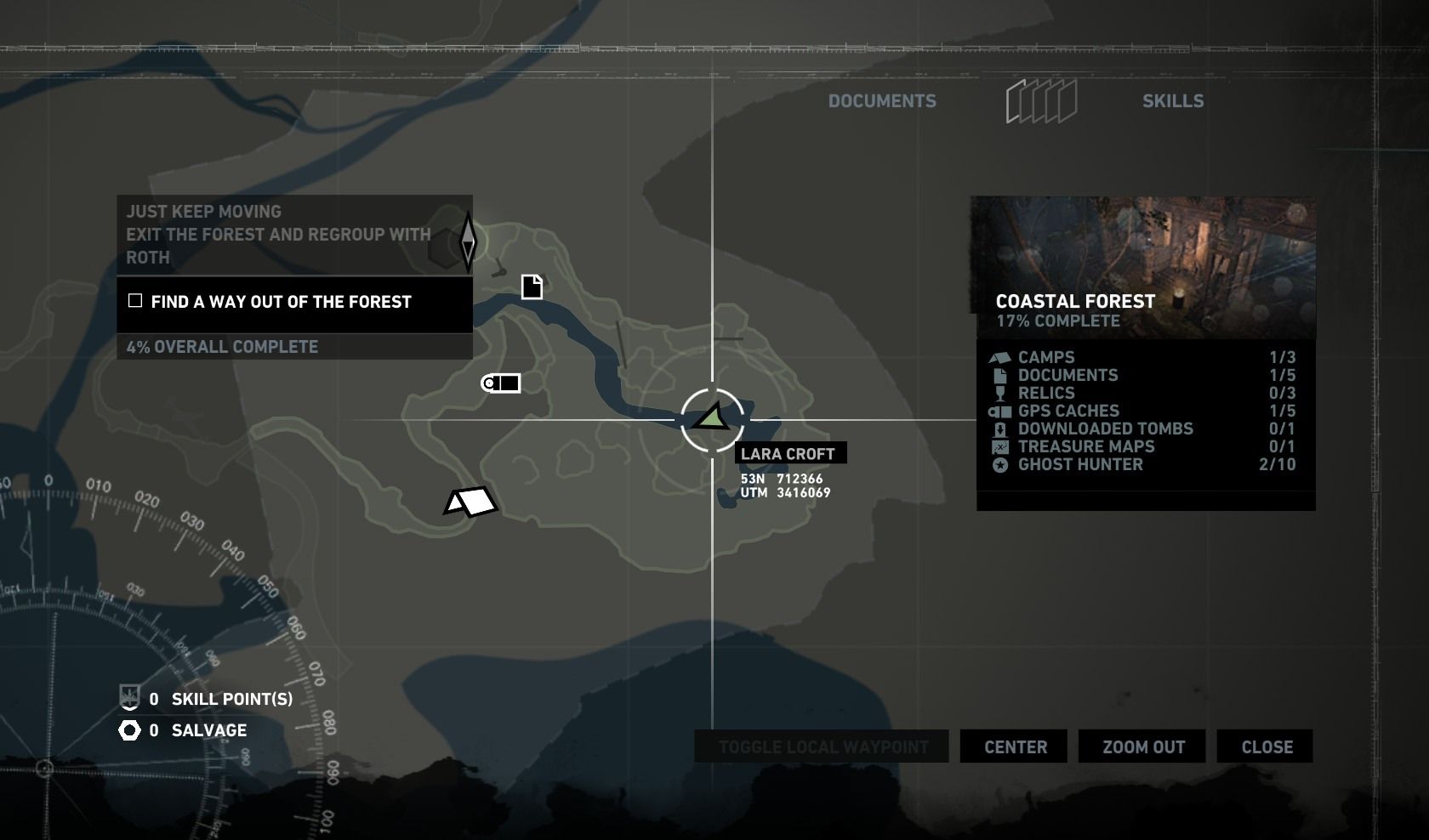This screenshot has width=1429, height=840.
Task: Select the document pickup icon on the map
Action: (x=531, y=287)
